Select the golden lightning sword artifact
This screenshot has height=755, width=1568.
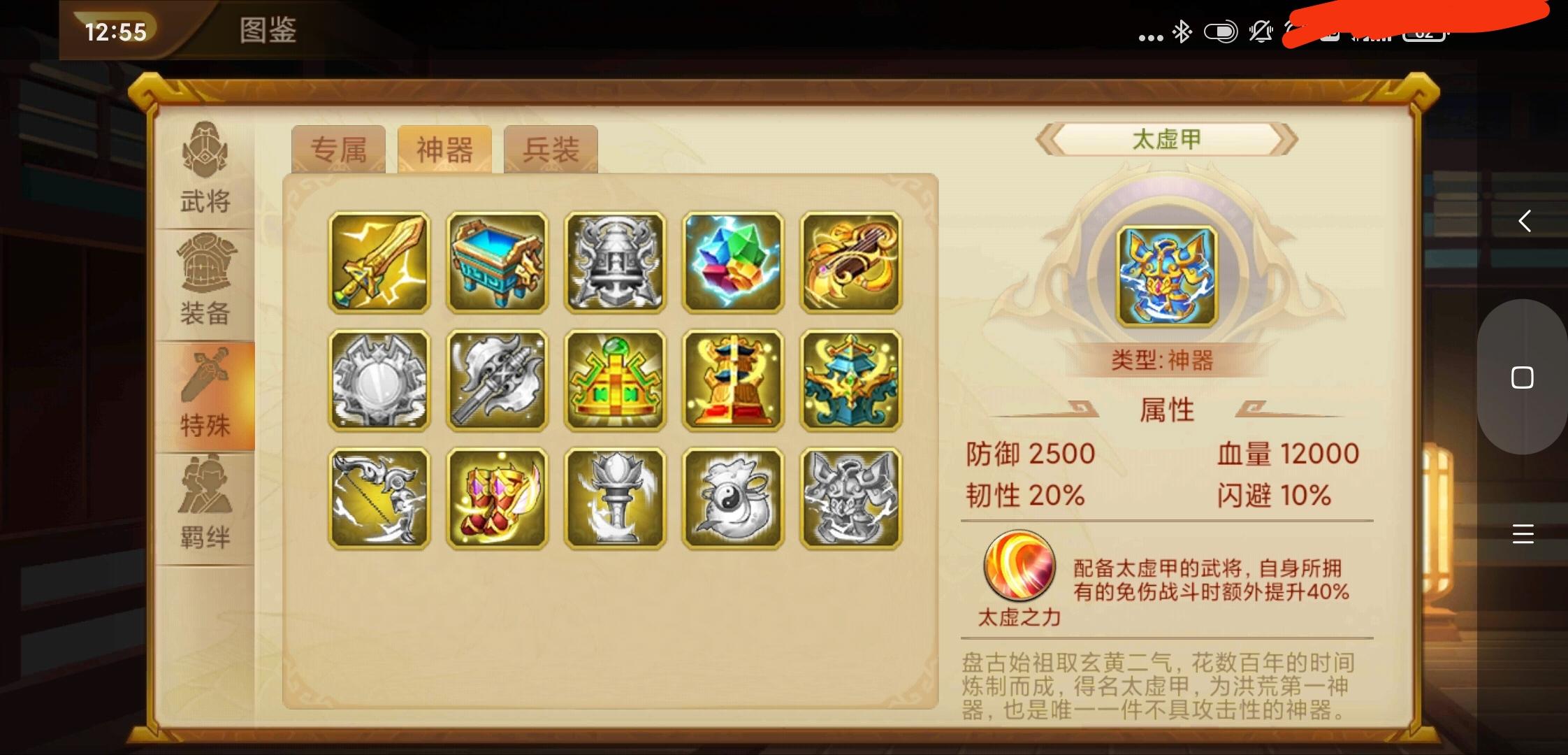click(x=379, y=262)
